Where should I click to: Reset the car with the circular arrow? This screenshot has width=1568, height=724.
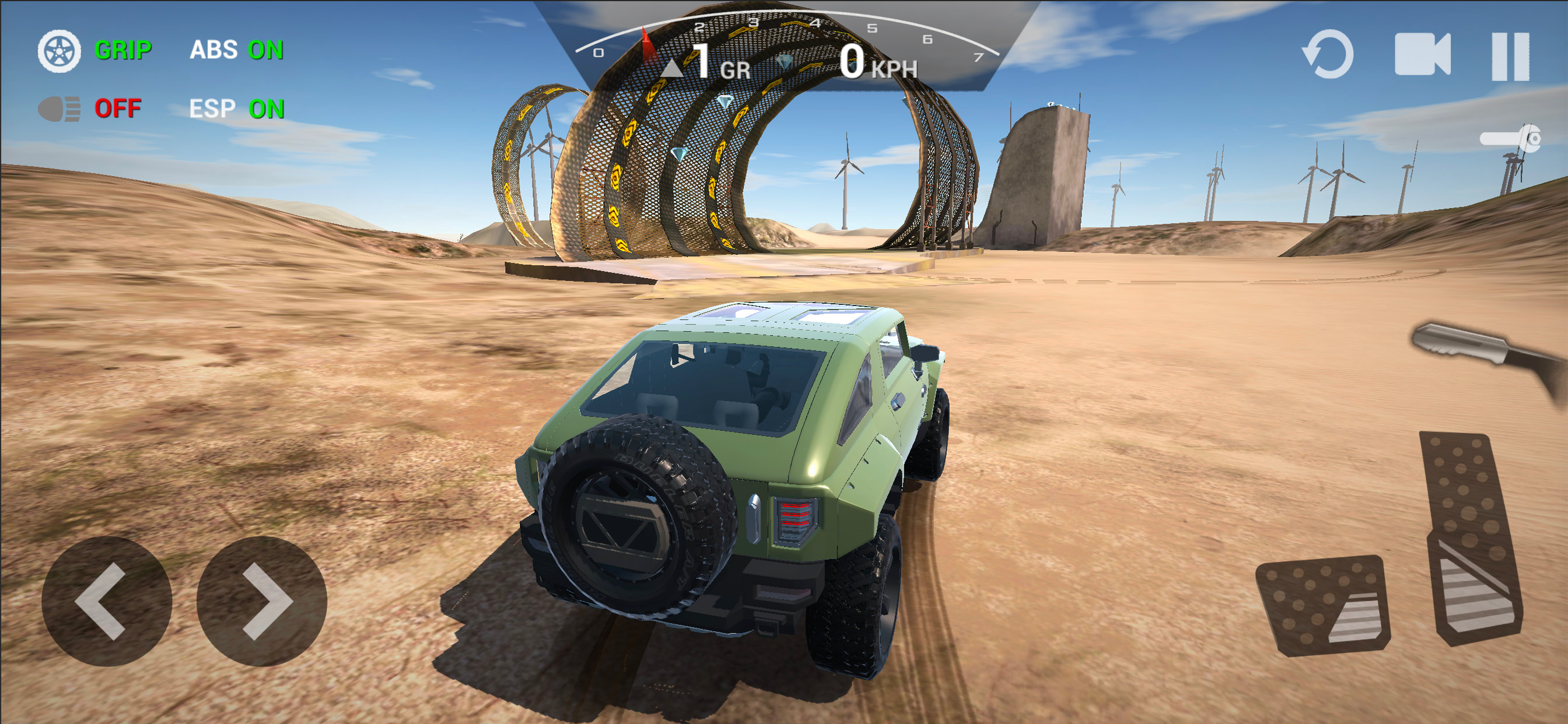pyautogui.click(x=1328, y=55)
